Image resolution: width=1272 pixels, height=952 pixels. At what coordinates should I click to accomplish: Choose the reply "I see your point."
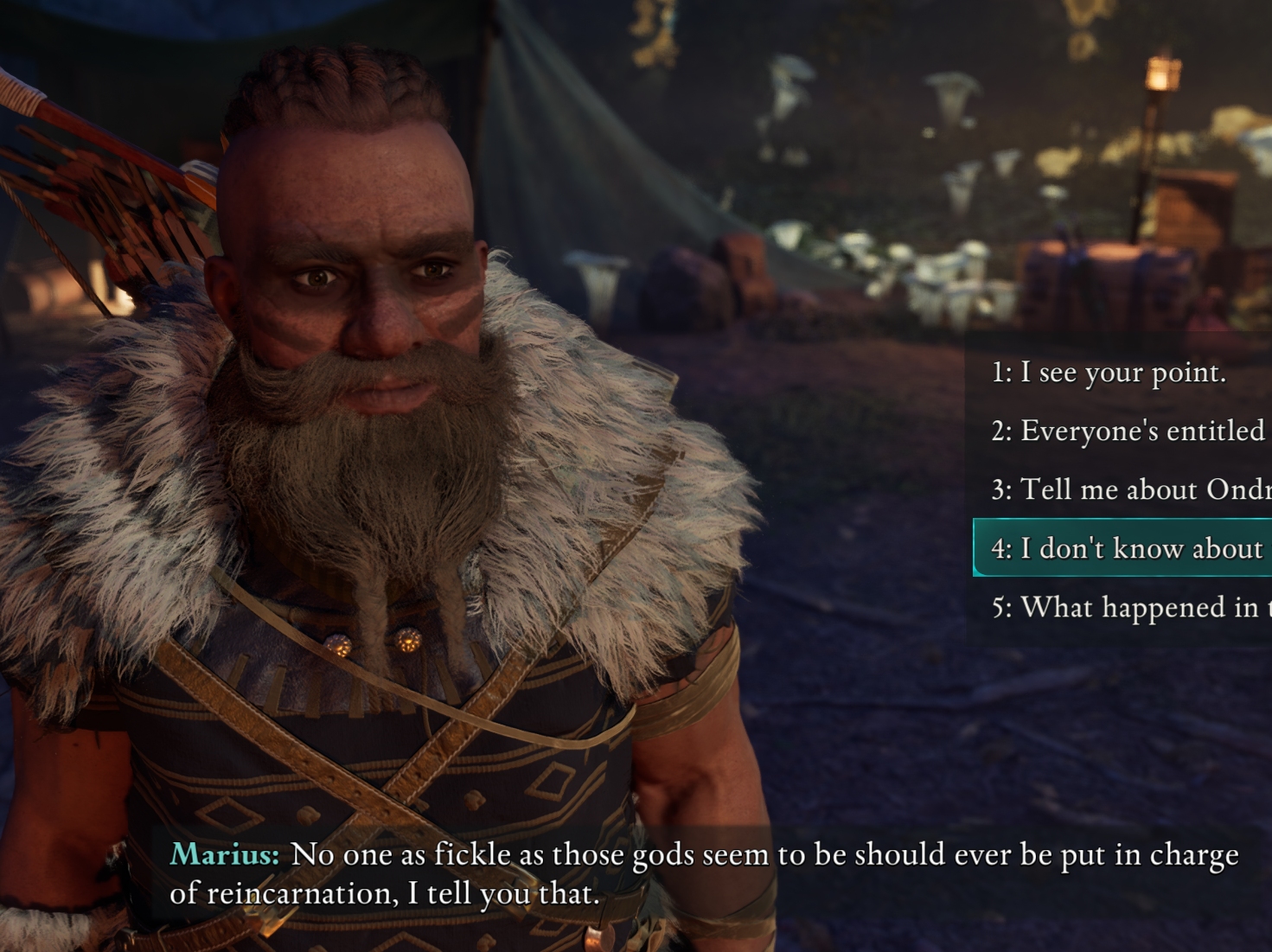pos(1109,373)
